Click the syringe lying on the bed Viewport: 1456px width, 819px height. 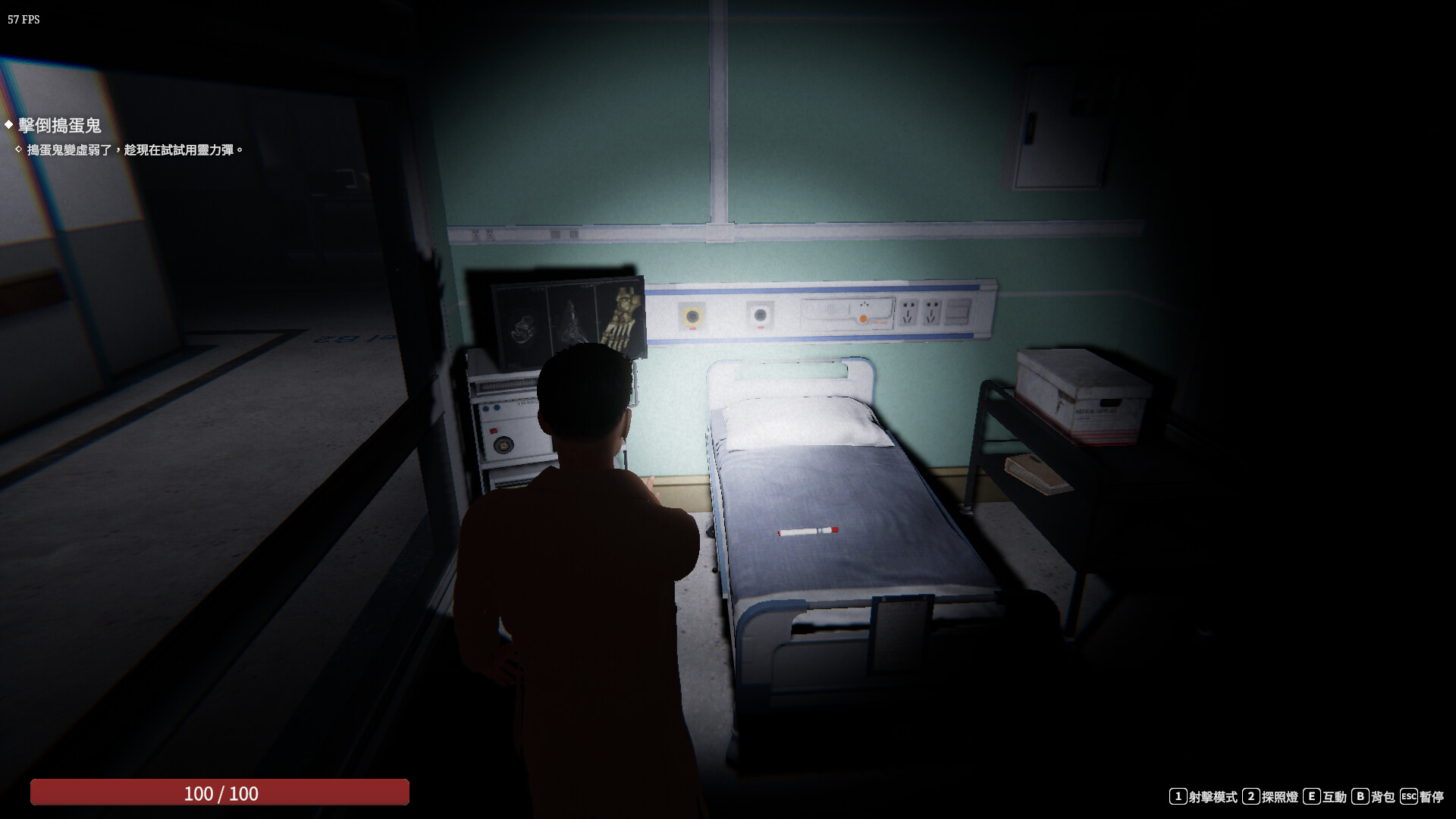click(807, 532)
